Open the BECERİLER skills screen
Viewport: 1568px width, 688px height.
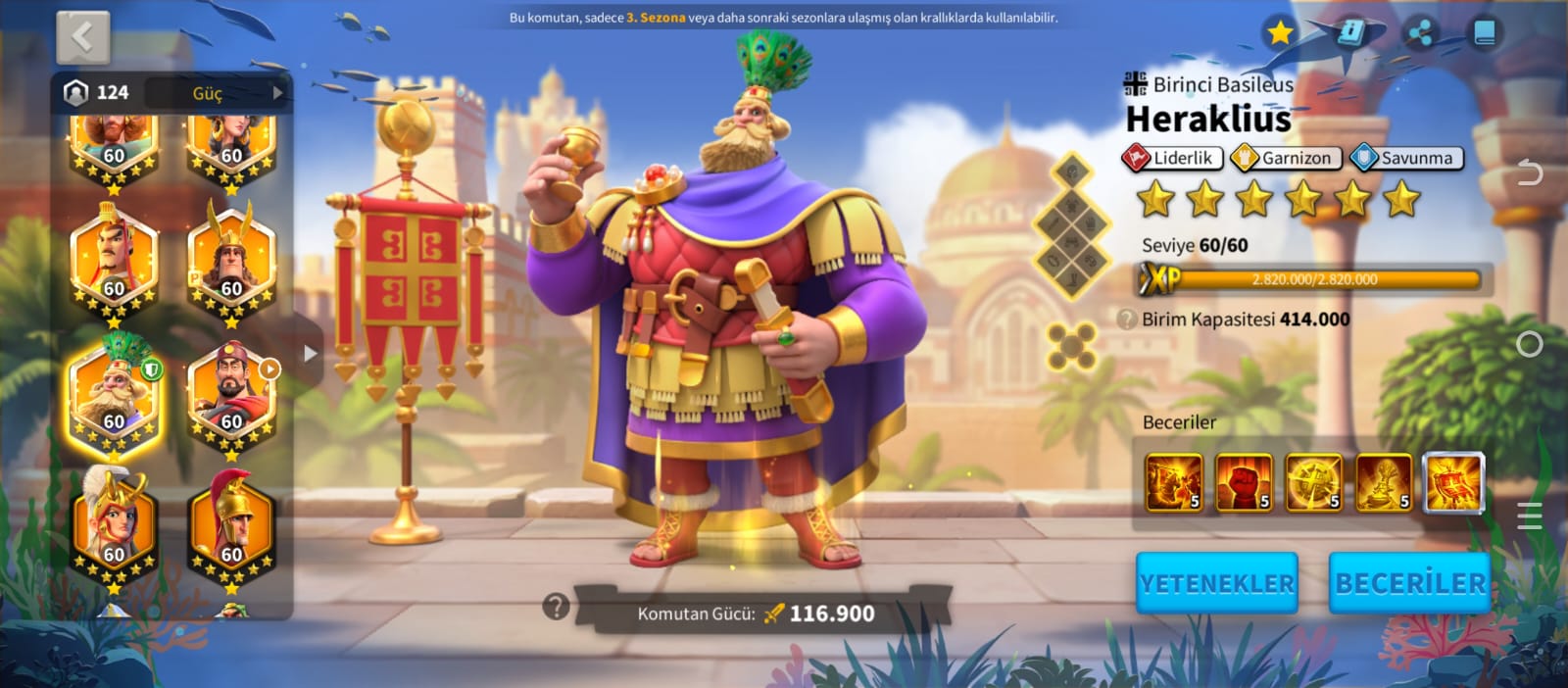(x=1409, y=583)
